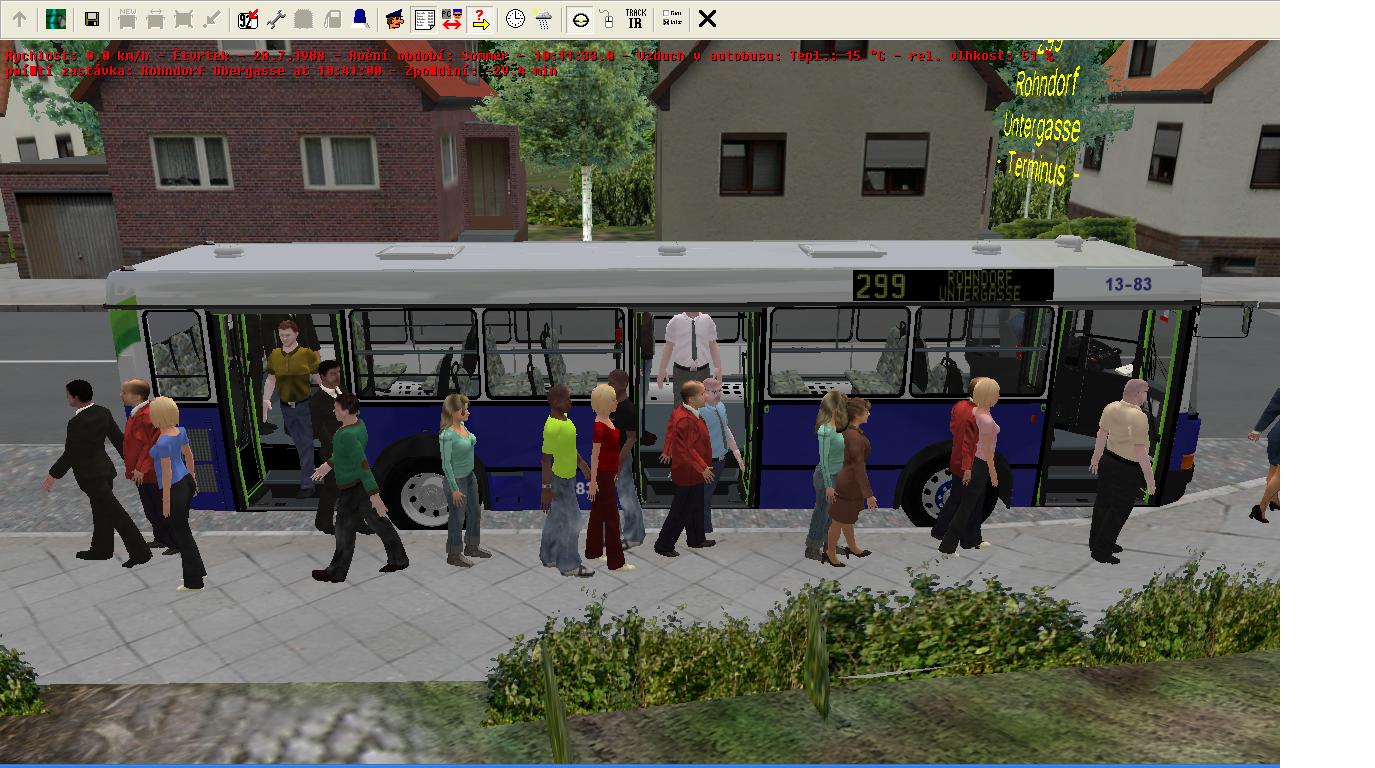The height and width of the screenshot is (768, 1375).
Task: Toggle the schedule list panel icon
Action: 424,19
